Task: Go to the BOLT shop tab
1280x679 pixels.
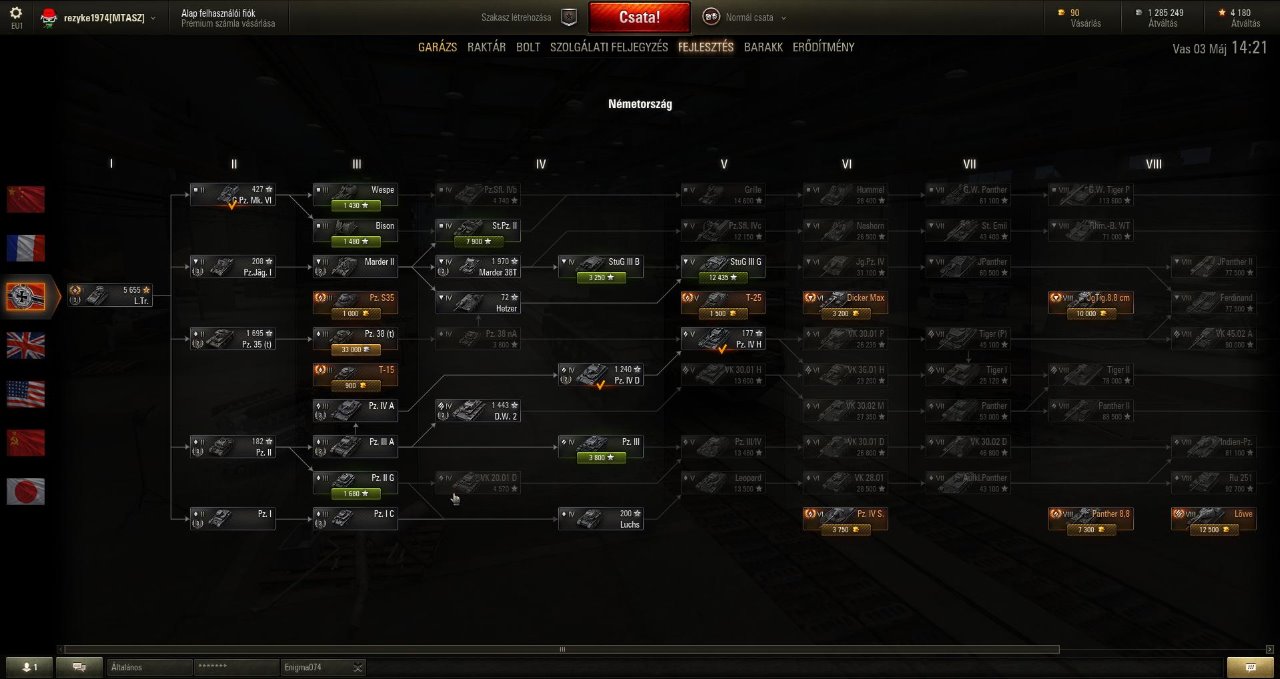Action: click(x=528, y=47)
